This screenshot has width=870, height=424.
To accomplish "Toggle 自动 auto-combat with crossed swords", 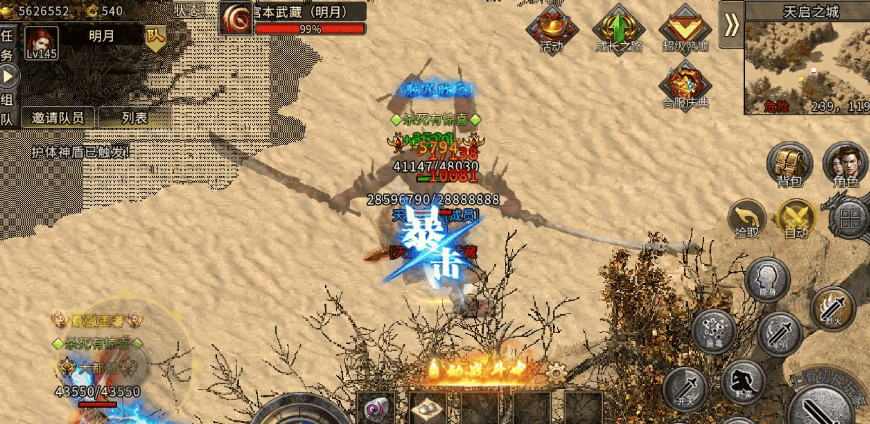I will coord(797,218).
